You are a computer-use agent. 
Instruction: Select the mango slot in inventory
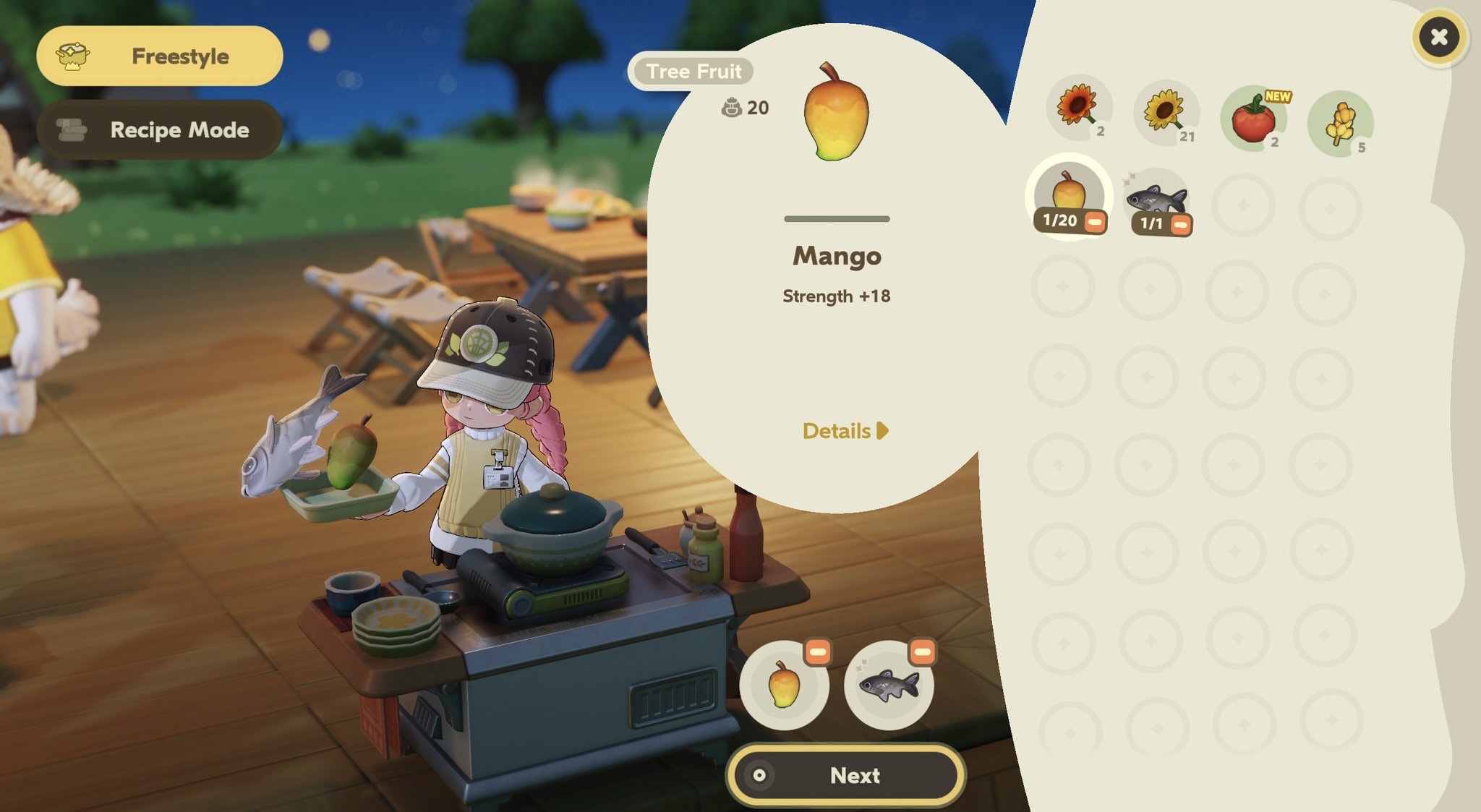click(x=1067, y=192)
